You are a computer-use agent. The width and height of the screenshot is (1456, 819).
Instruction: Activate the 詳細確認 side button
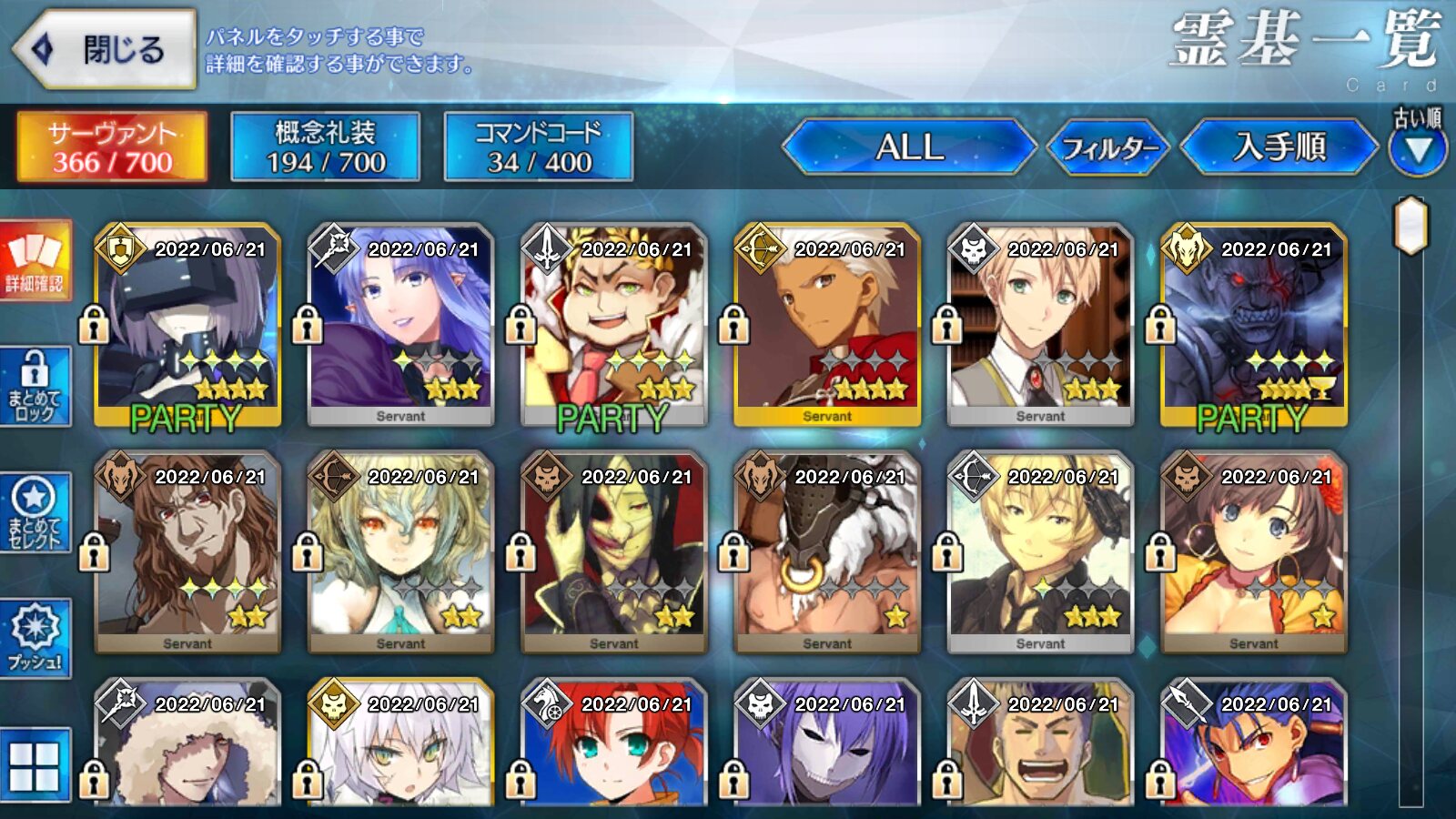click(x=35, y=261)
